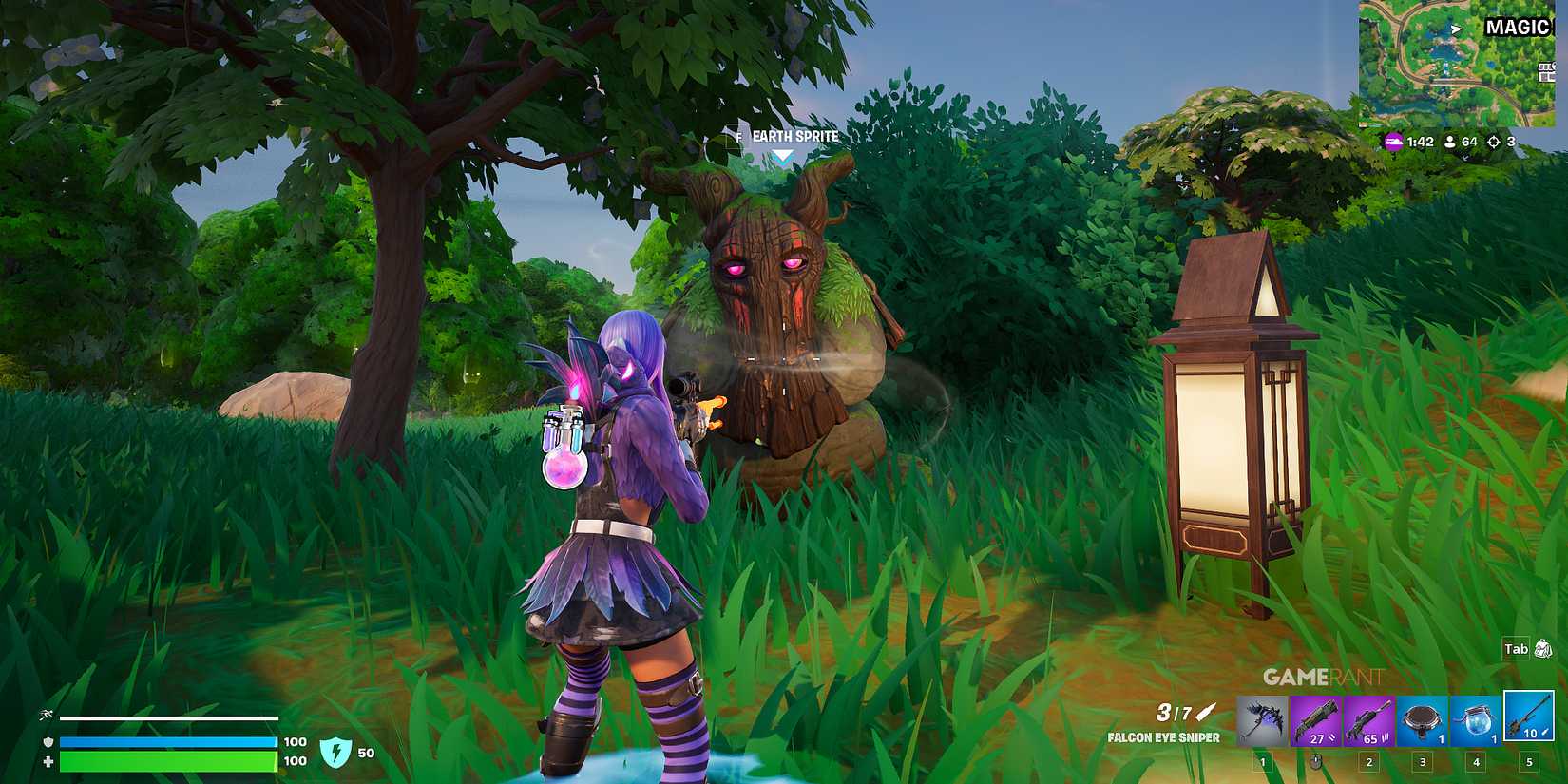The width and height of the screenshot is (1568, 784).
Task: Click the player silhouette icon showing 64
Action: tap(1450, 142)
